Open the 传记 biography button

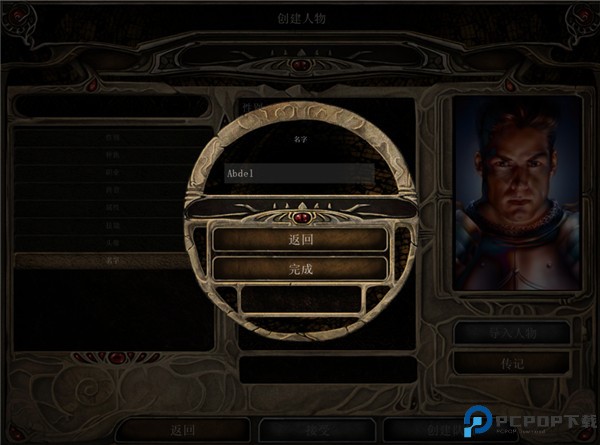tap(513, 361)
